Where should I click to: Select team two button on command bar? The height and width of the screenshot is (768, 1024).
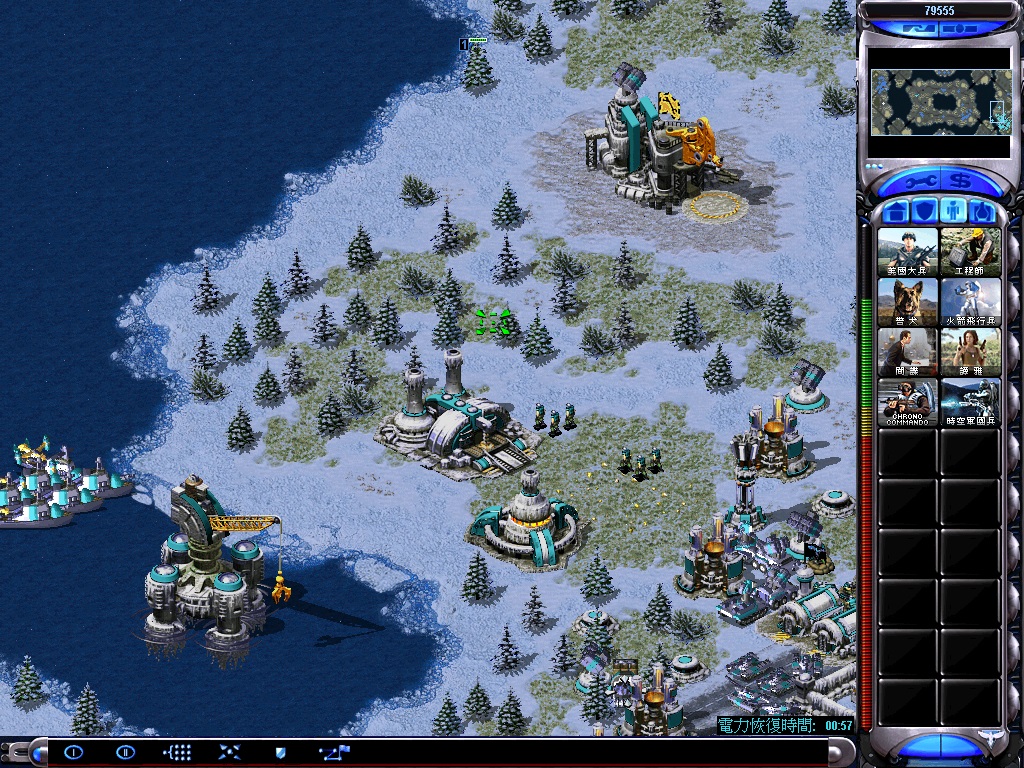pyautogui.click(x=125, y=752)
